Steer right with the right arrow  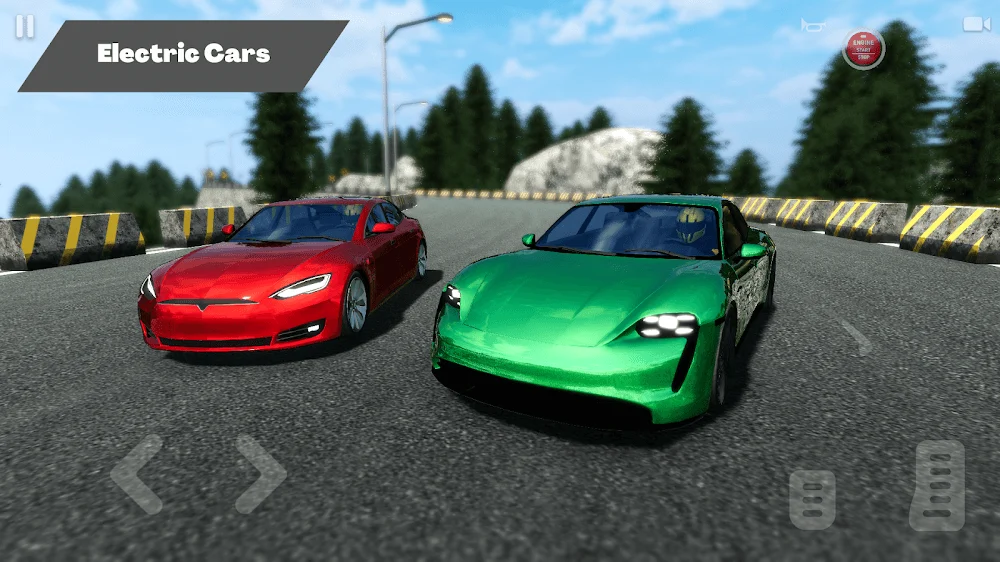point(261,474)
